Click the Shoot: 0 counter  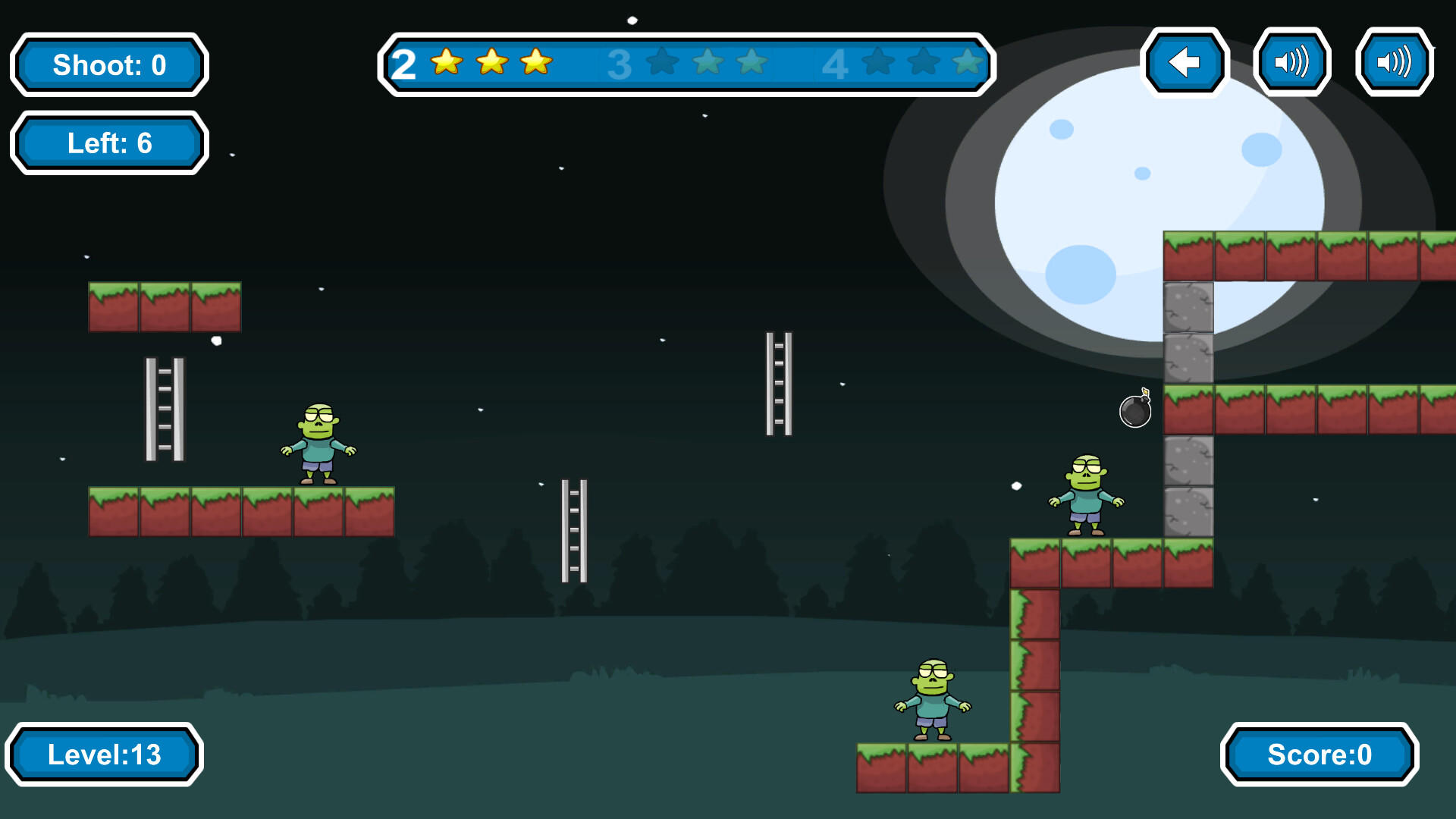point(108,65)
